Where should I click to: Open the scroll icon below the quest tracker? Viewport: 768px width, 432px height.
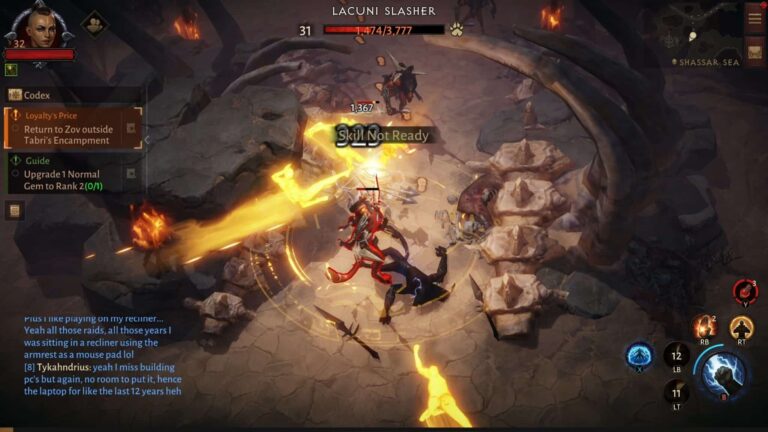(15, 210)
